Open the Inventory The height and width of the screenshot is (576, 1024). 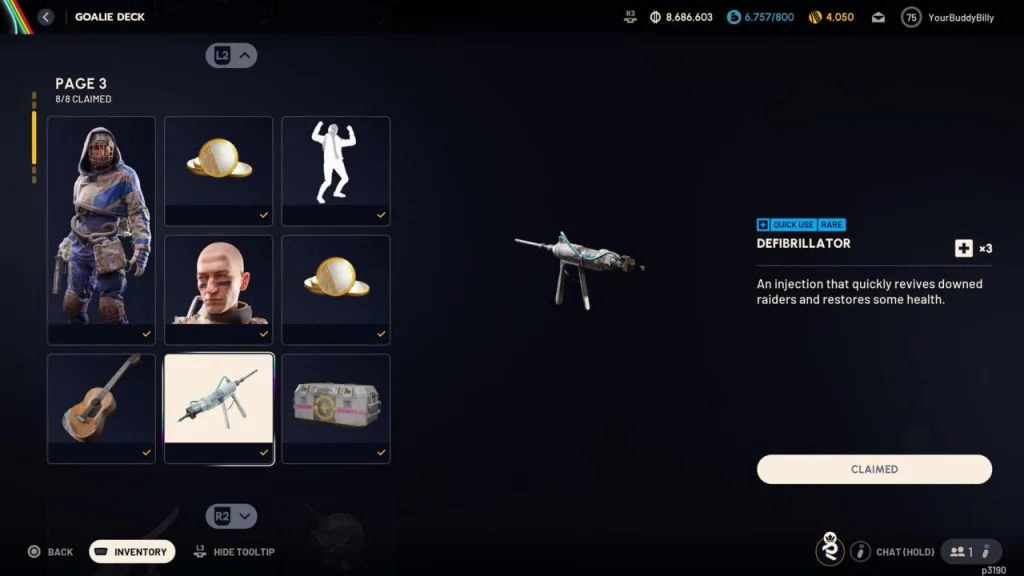(x=132, y=552)
